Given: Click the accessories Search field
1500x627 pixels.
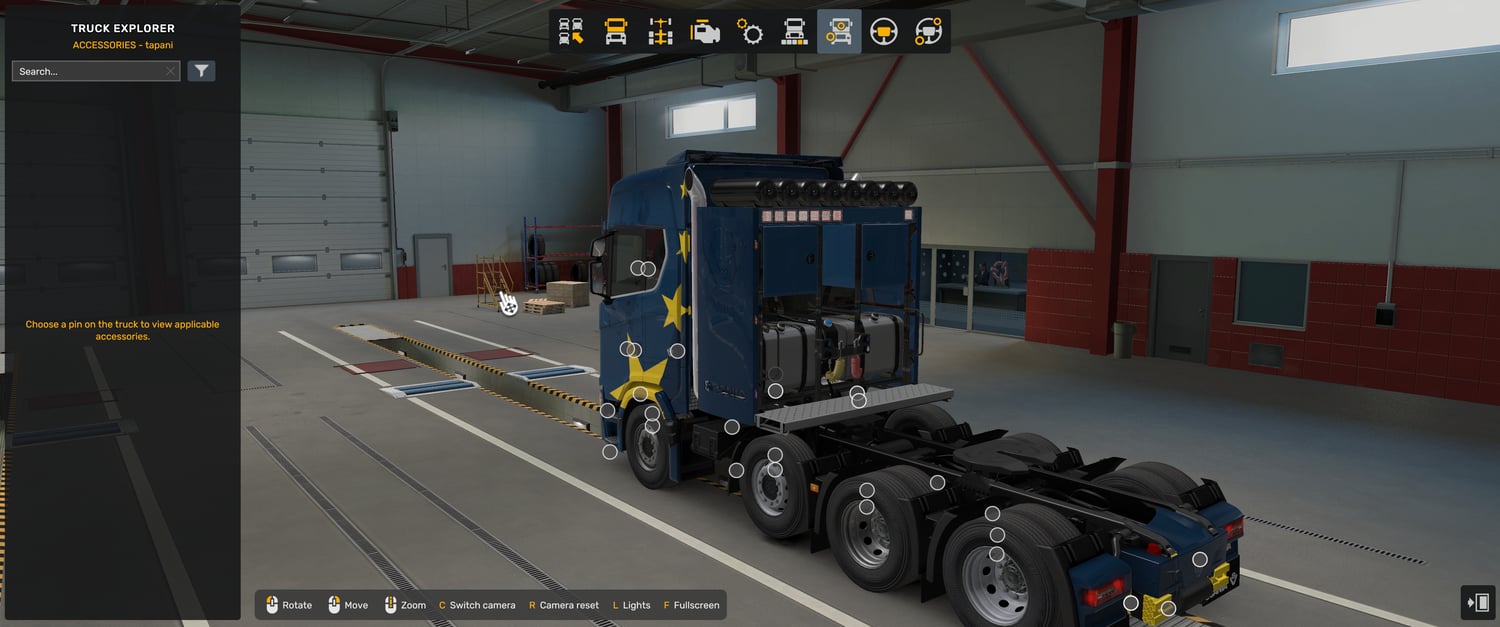Looking at the screenshot, I should (x=88, y=71).
